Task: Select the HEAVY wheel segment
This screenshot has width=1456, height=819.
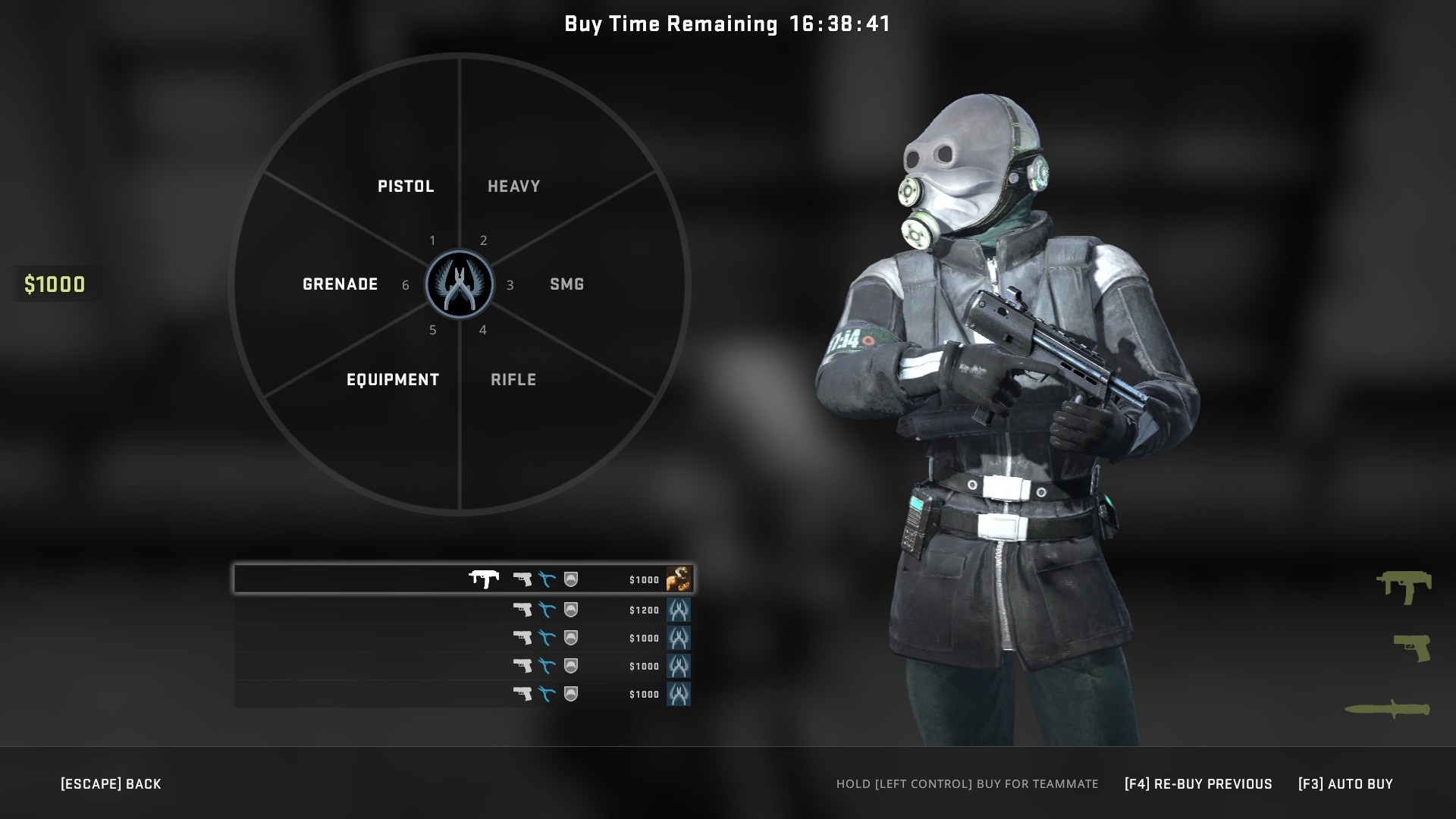Action: (x=513, y=184)
